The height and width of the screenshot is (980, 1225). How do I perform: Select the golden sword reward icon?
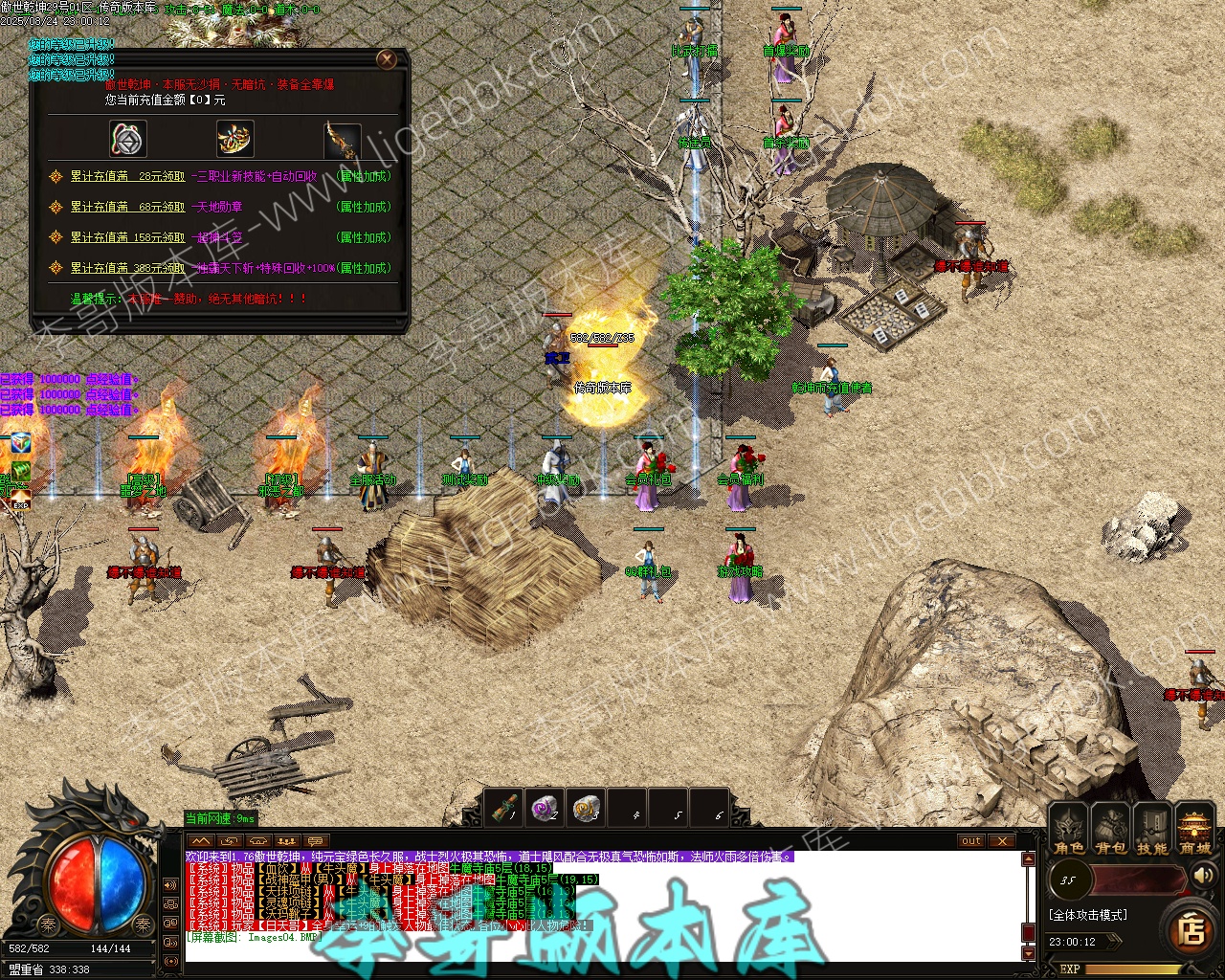[341, 140]
